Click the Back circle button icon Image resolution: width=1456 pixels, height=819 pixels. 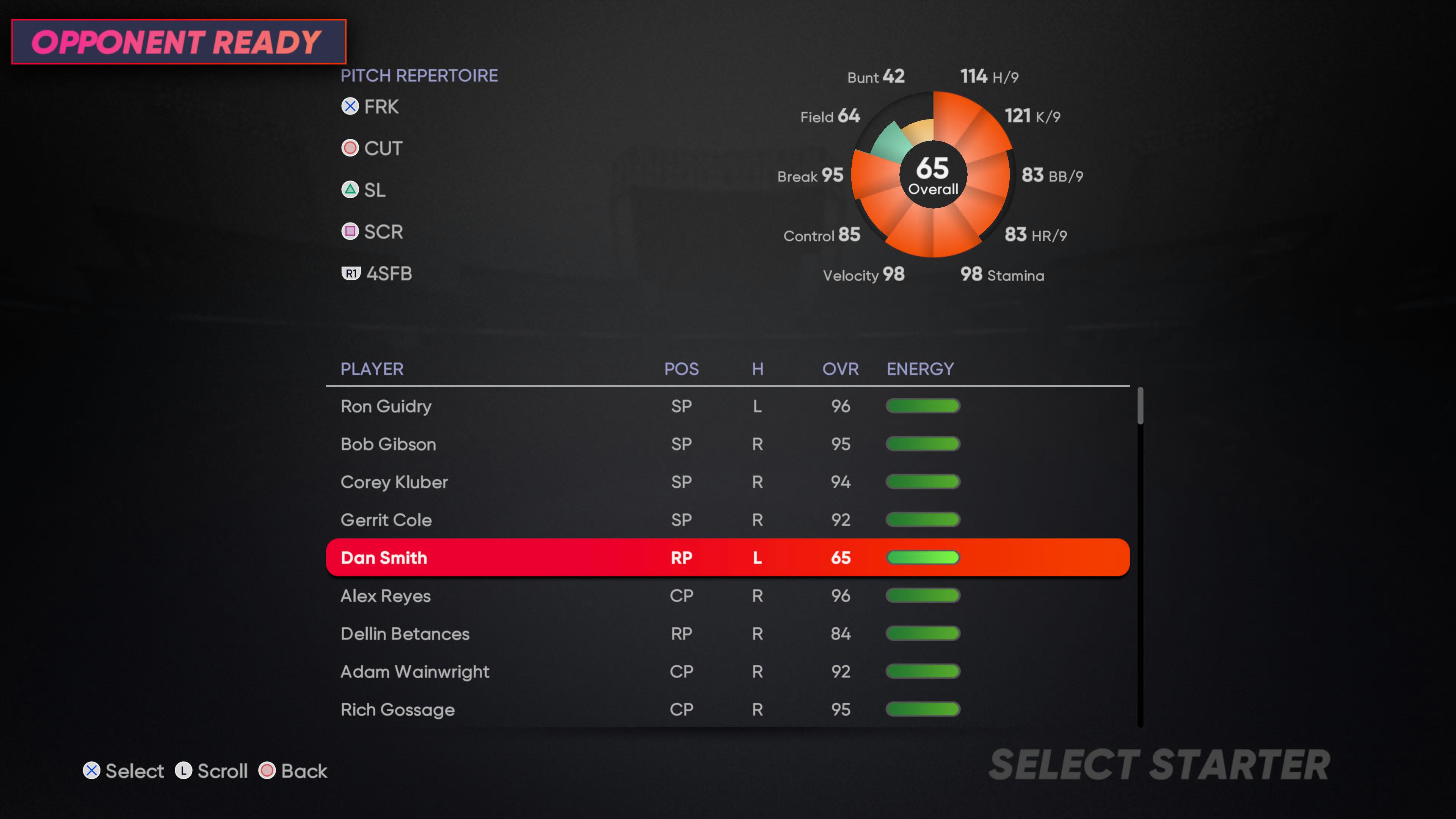pyautogui.click(x=266, y=770)
